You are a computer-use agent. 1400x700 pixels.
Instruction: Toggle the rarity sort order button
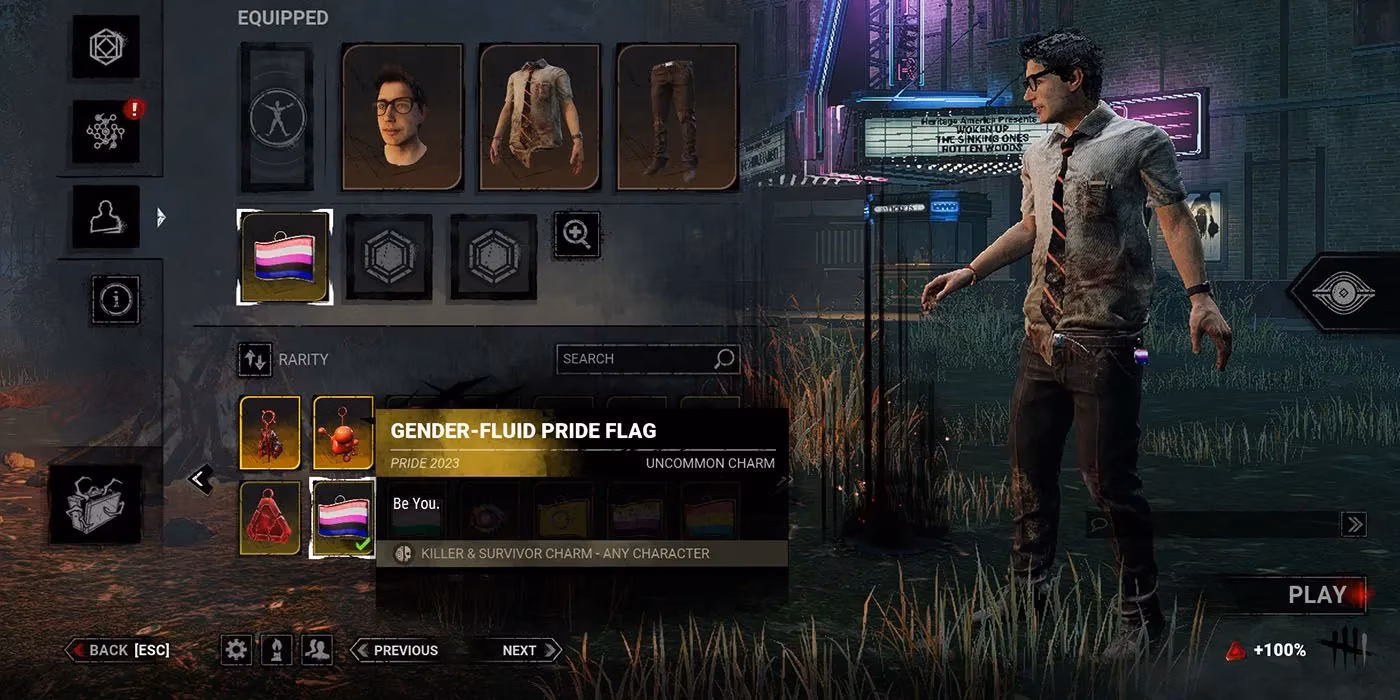[x=255, y=360]
